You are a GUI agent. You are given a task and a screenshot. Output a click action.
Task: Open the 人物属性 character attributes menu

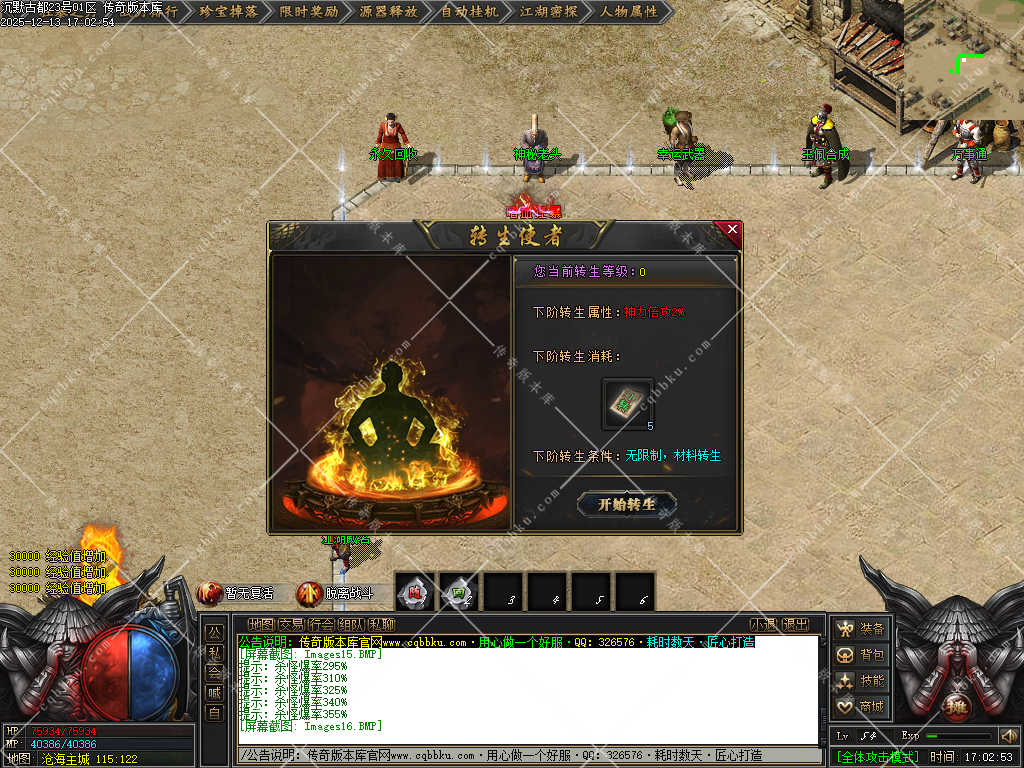(629, 12)
